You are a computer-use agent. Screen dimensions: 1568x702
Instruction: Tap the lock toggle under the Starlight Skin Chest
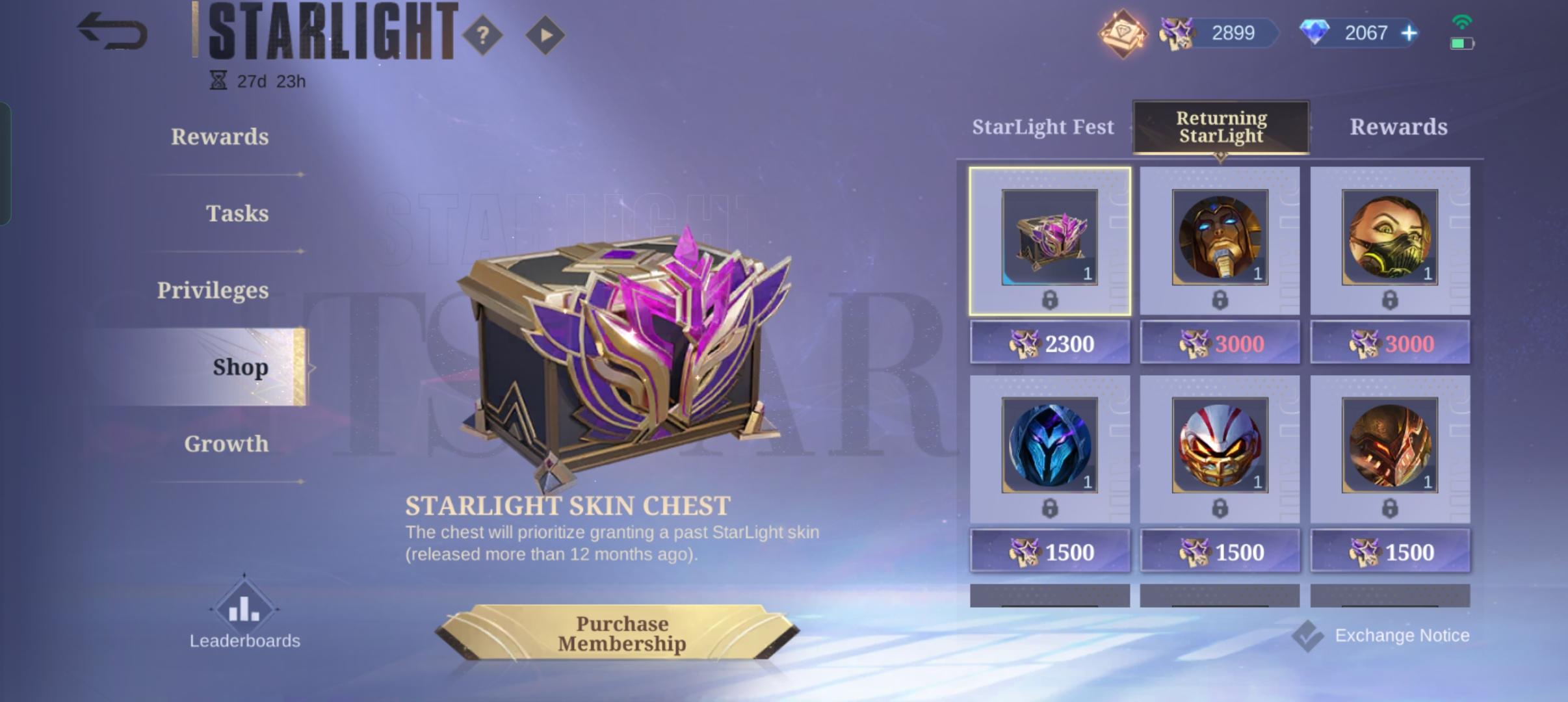click(x=1049, y=299)
